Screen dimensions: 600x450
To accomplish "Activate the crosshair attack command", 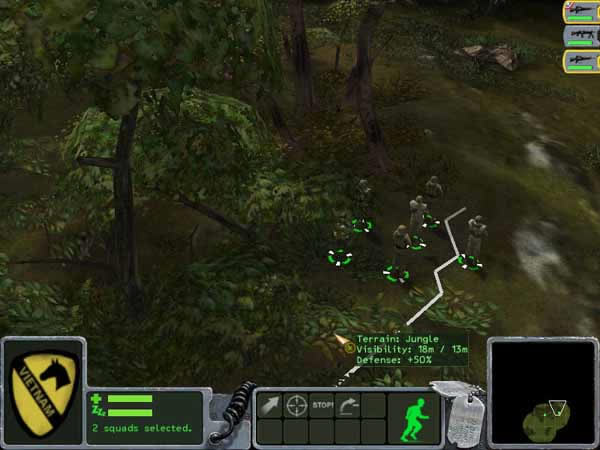I will [297, 406].
